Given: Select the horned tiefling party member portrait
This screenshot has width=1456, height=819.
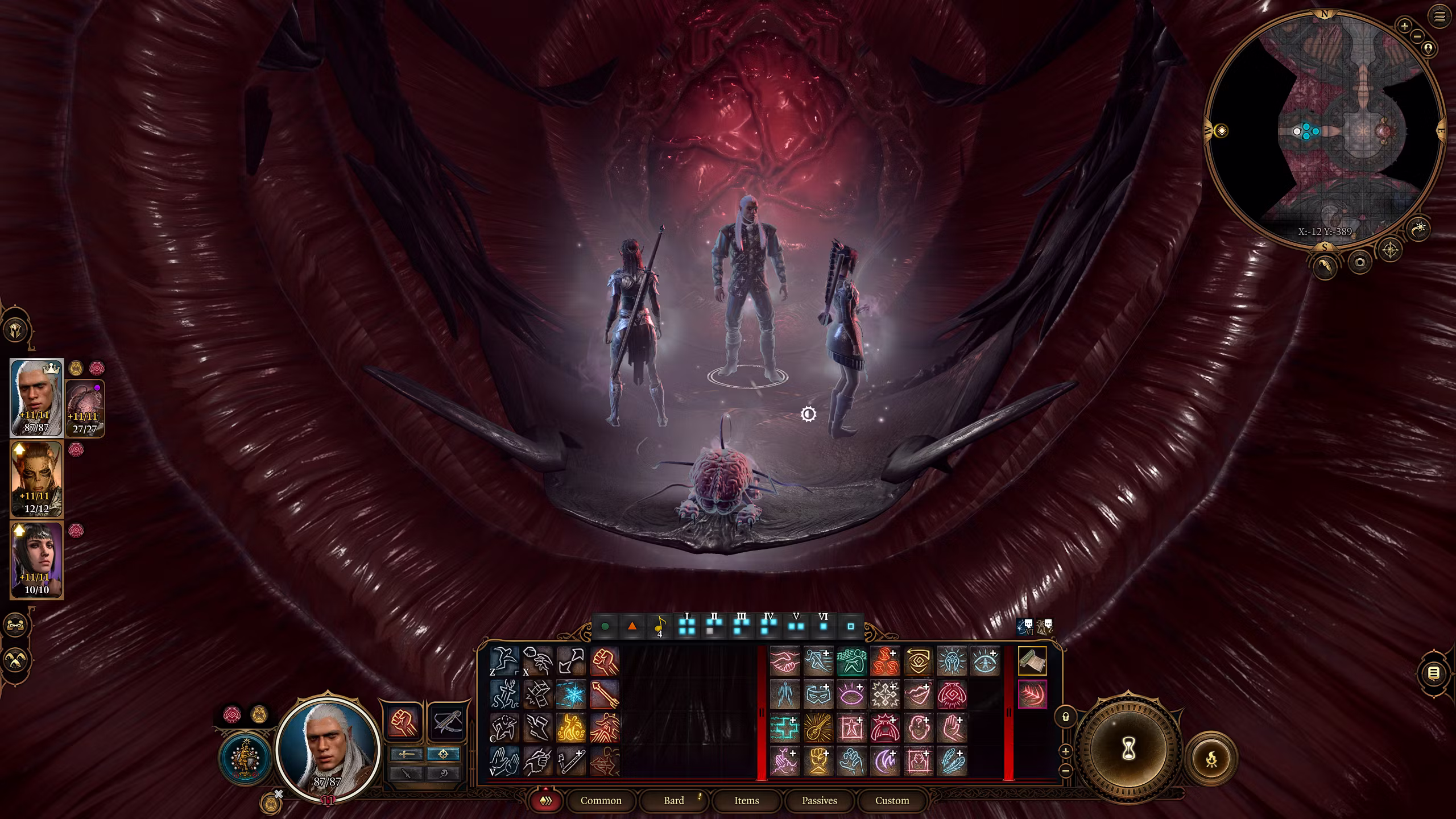Looking at the screenshot, I should [x=36, y=479].
